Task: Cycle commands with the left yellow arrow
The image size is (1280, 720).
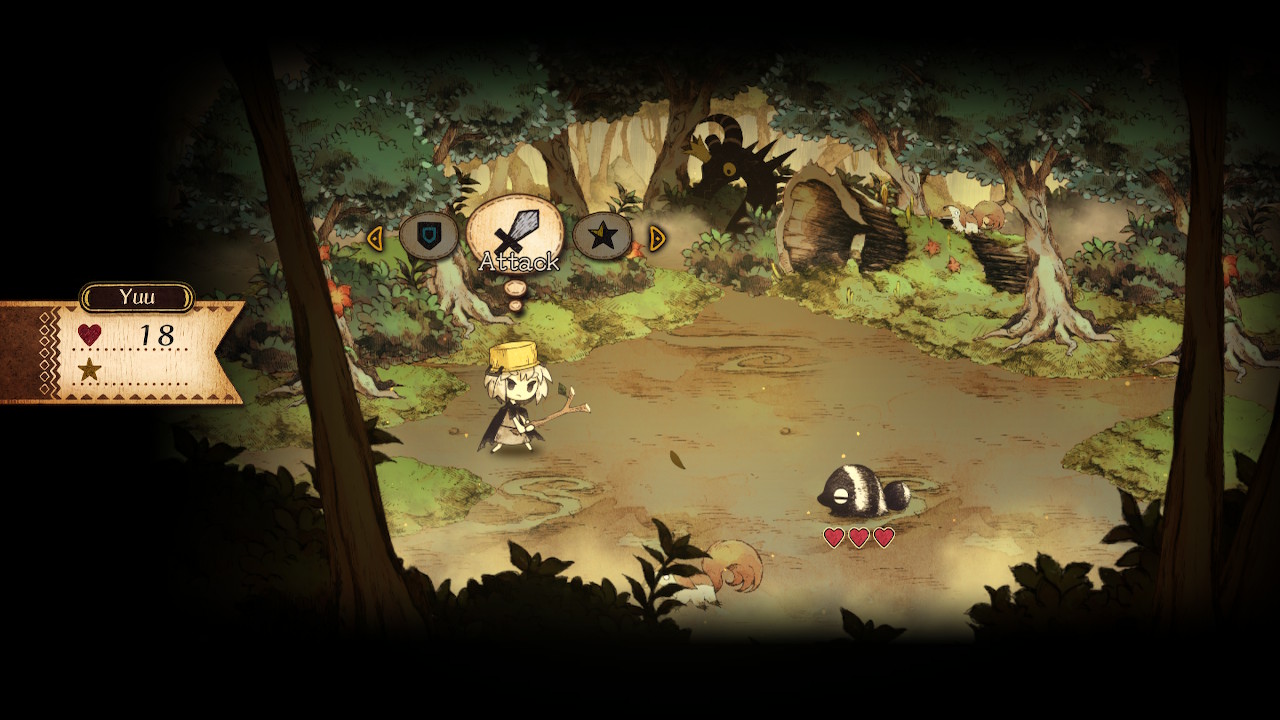Action: tap(378, 238)
